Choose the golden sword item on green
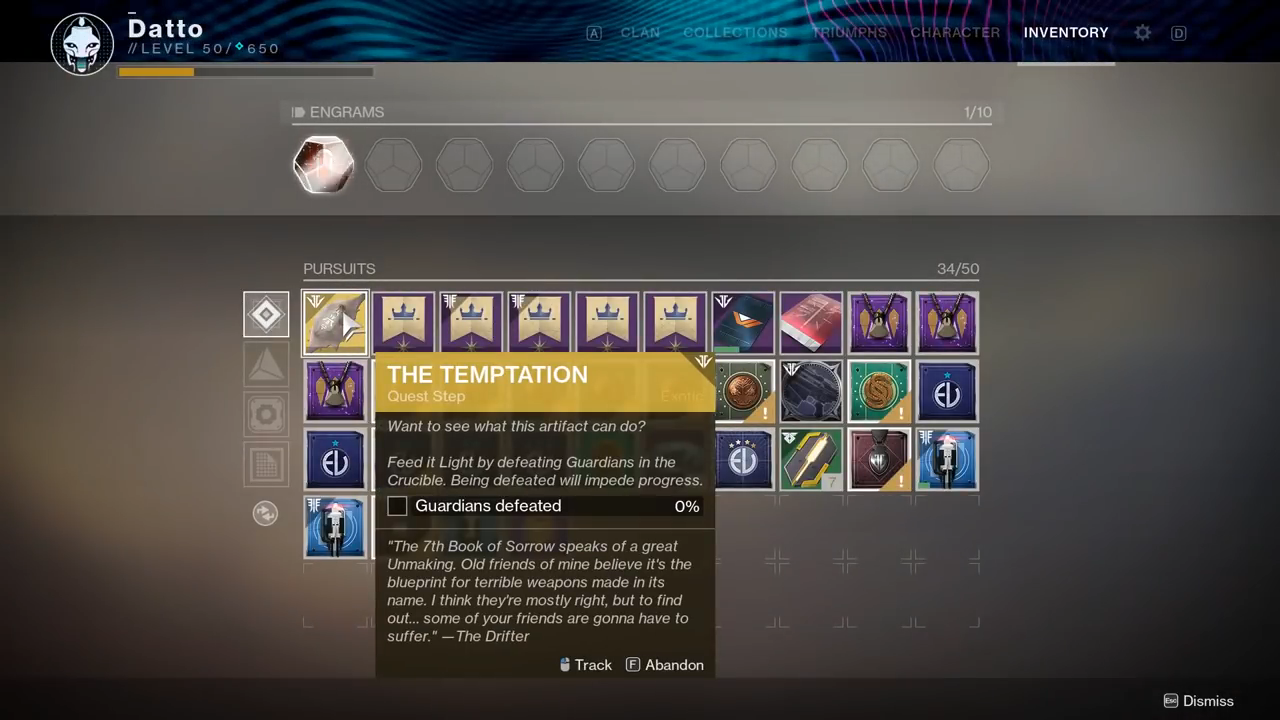The height and width of the screenshot is (720, 1280). [x=811, y=459]
